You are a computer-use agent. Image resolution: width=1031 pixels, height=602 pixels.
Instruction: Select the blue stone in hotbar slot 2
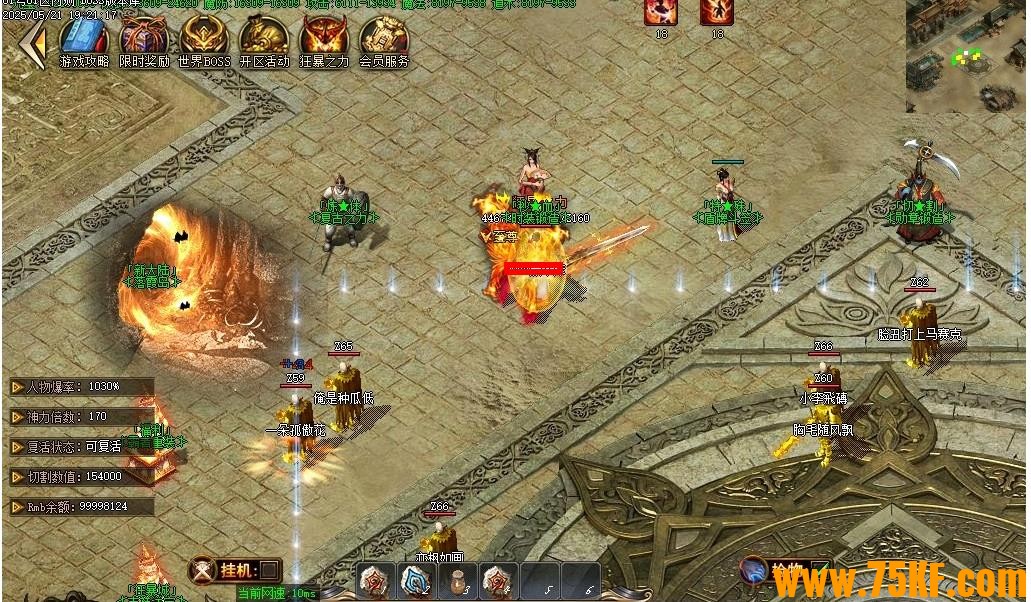[x=416, y=580]
